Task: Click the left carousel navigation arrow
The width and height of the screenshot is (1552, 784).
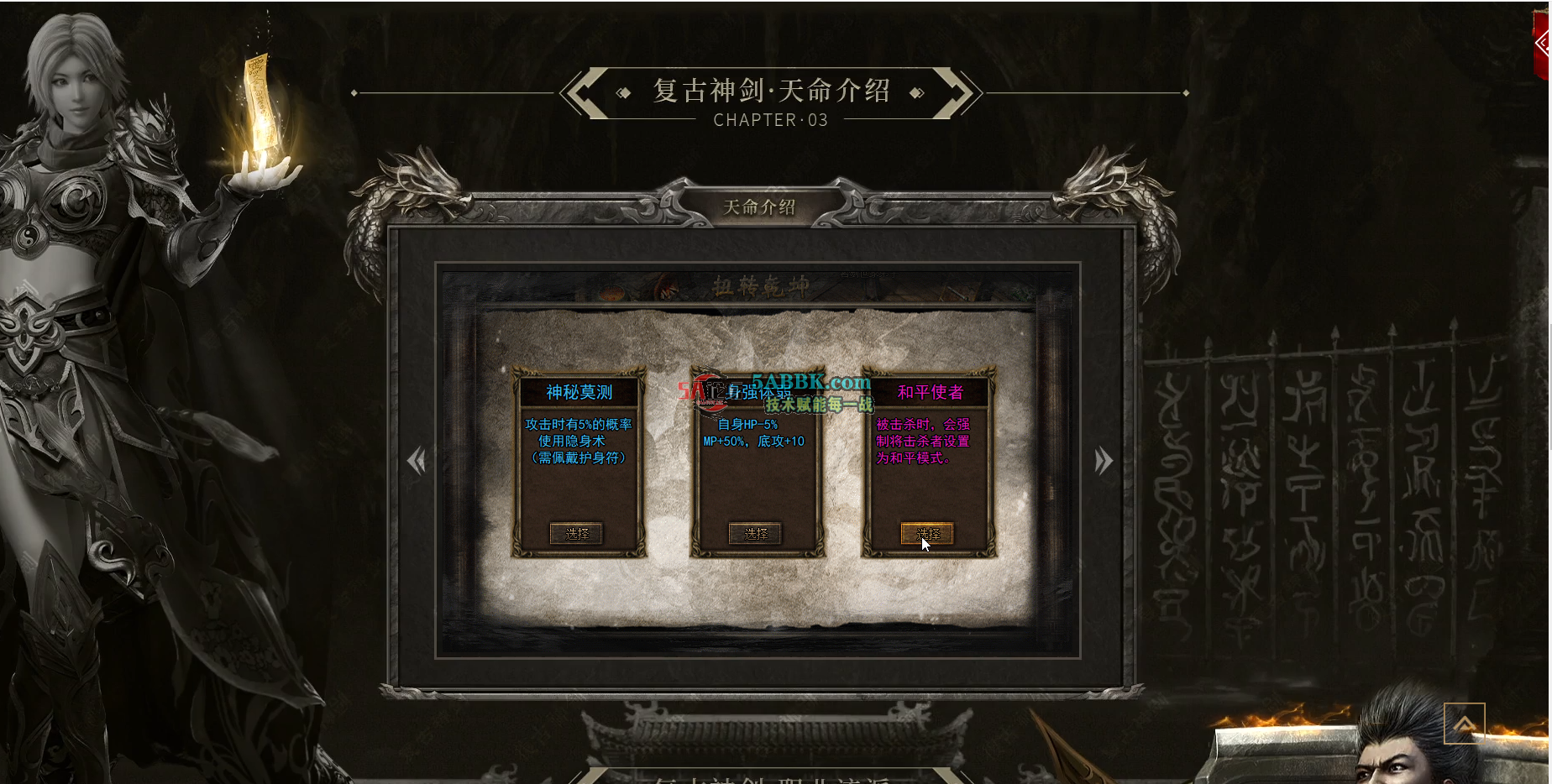Action: 418,461
